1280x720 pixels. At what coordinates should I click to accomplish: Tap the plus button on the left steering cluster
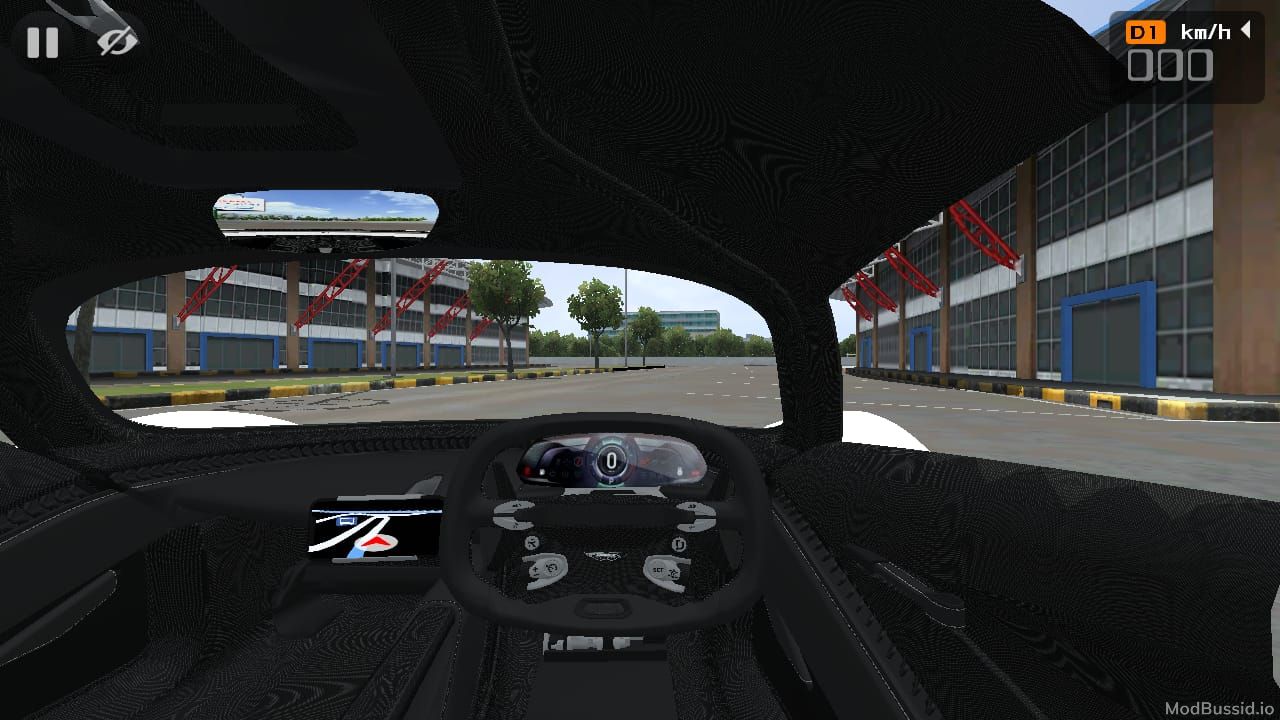[535, 568]
